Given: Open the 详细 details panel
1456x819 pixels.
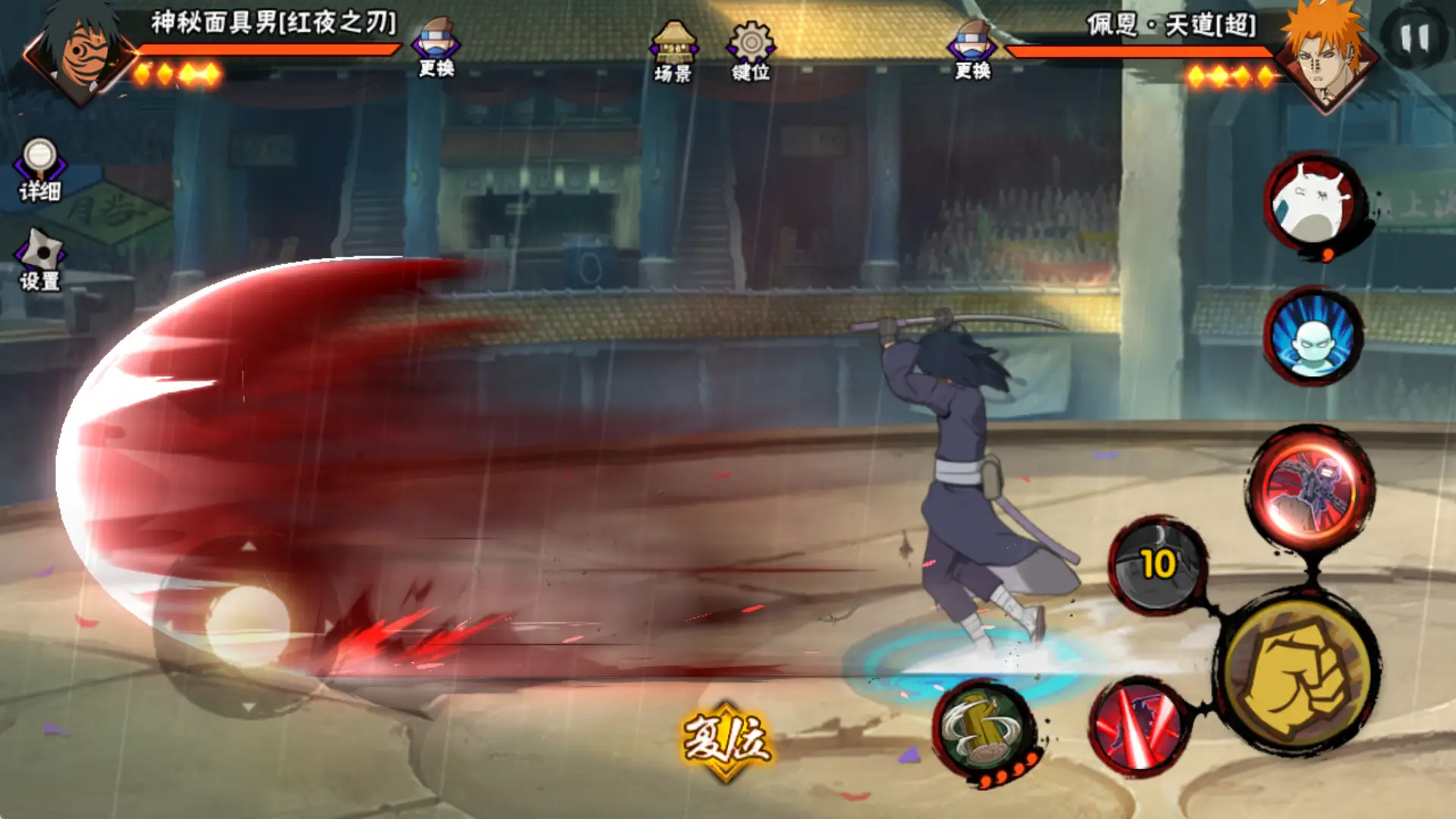Looking at the screenshot, I should pyautogui.click(x=39, y=171).
